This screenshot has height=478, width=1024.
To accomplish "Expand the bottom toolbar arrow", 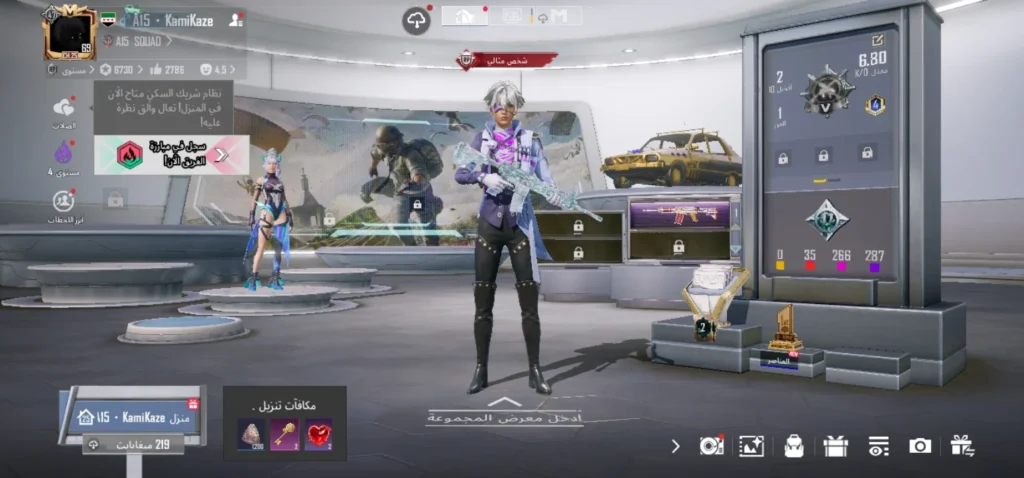I will pyautogui.click(x=675, y=446).
